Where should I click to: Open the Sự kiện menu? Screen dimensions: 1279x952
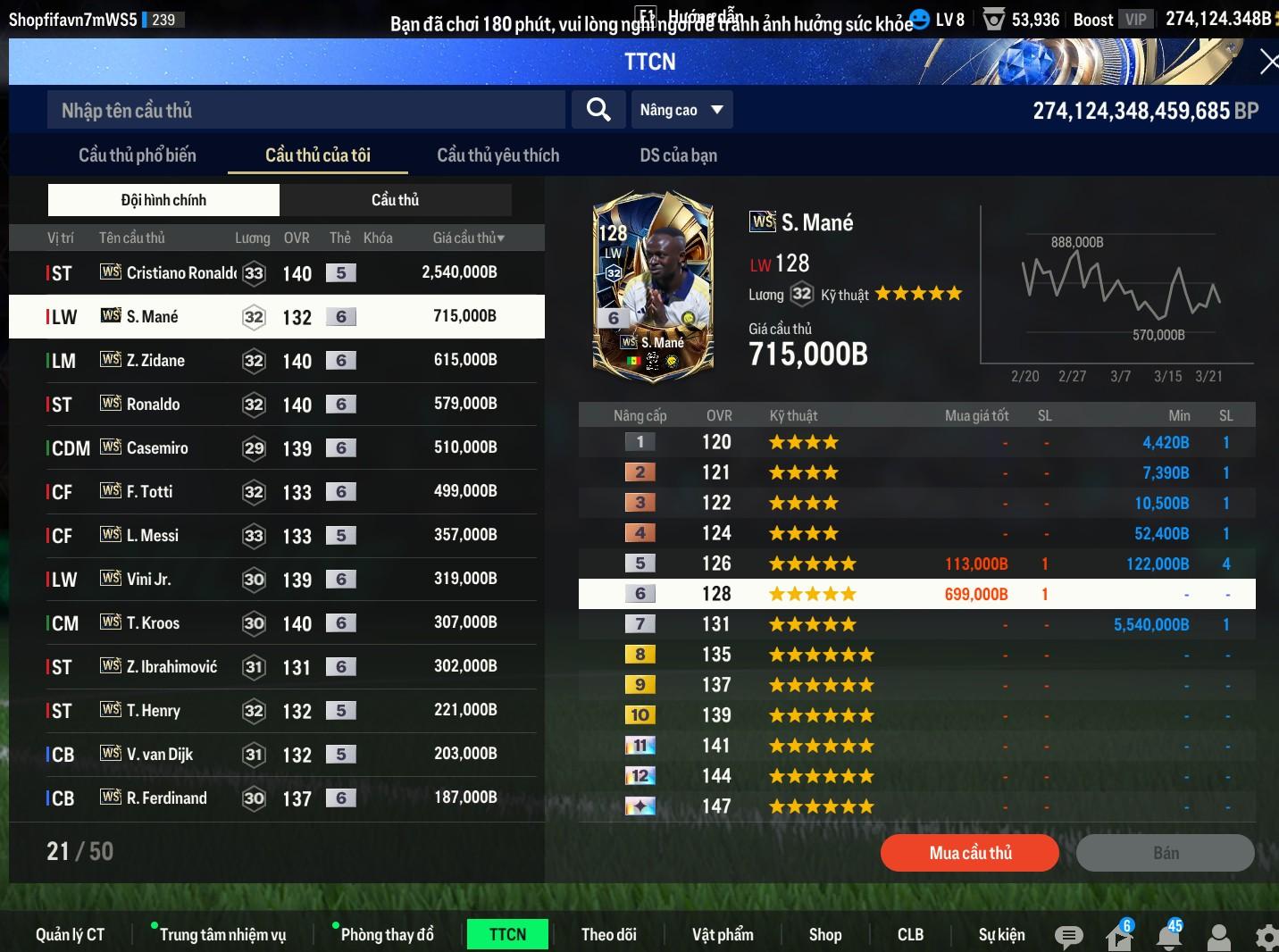(1001, 934)
